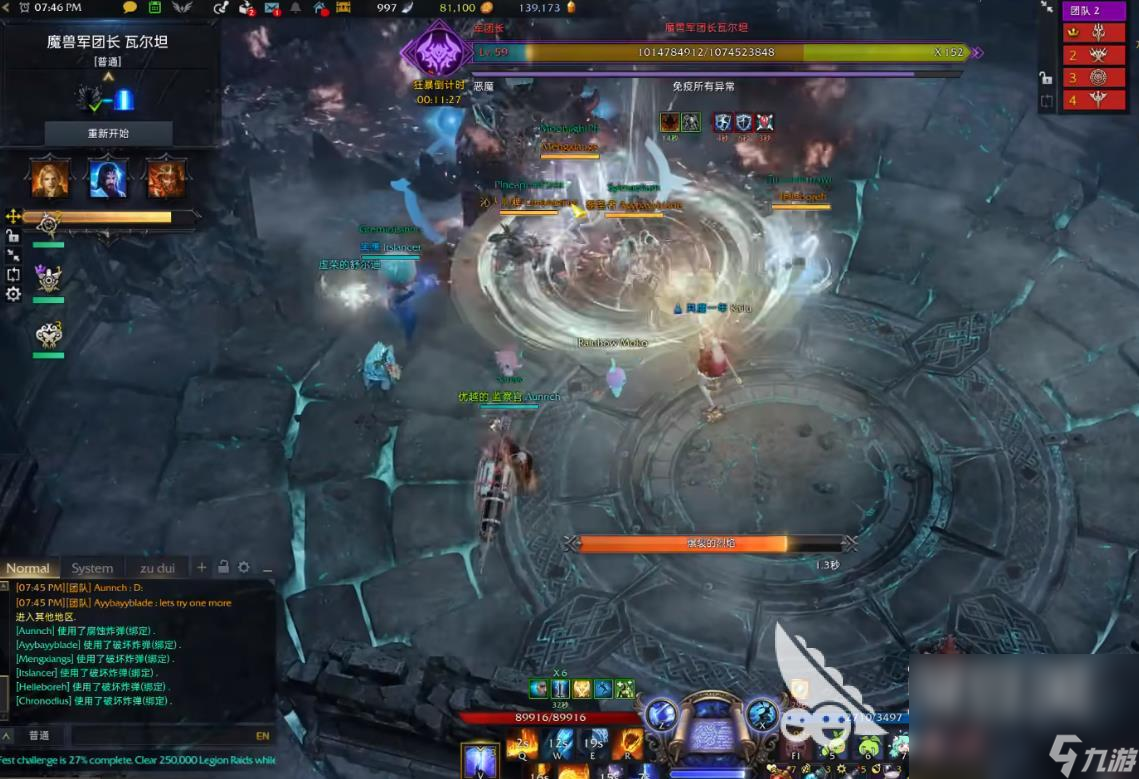The height and width of the screenshot is (779, 1139).
Task: Open the yellow speech bubble icon
Action: 130,8
